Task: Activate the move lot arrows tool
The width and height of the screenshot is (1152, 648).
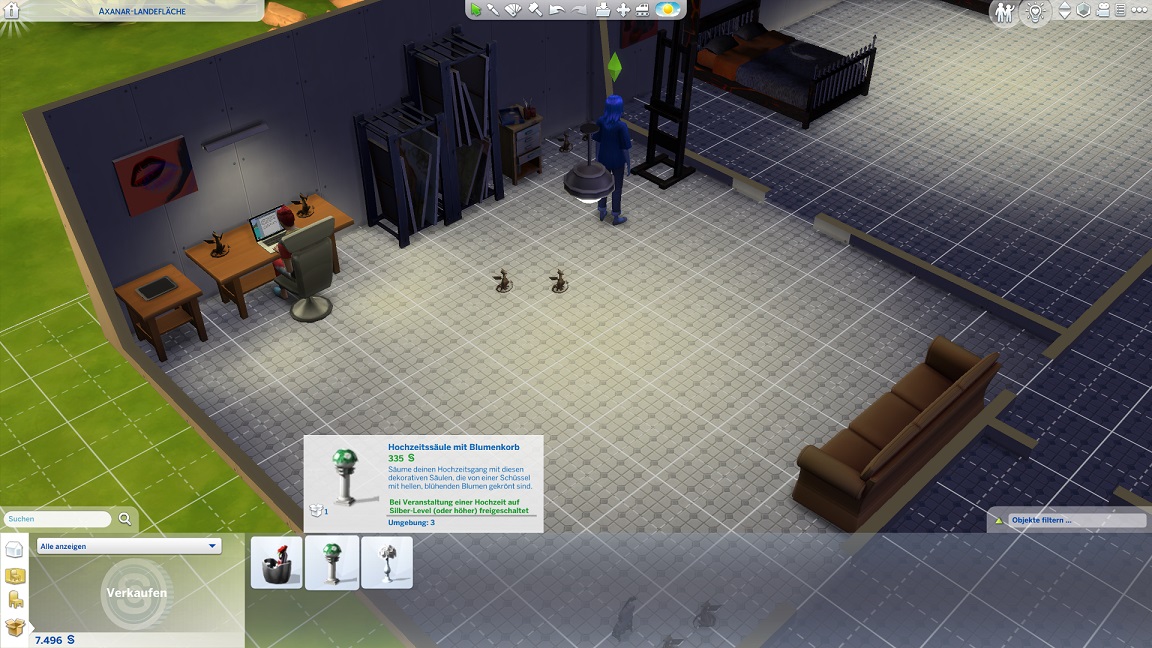Action: click(623, 10)
